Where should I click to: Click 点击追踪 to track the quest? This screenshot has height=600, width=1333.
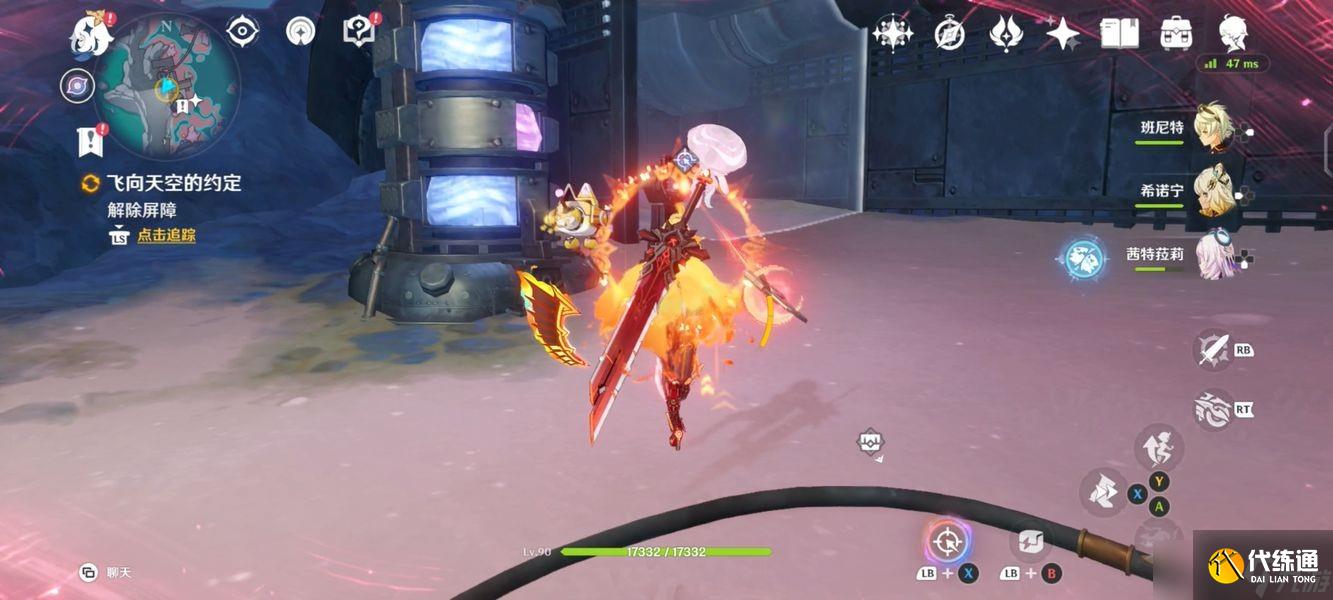pos(166,236)
